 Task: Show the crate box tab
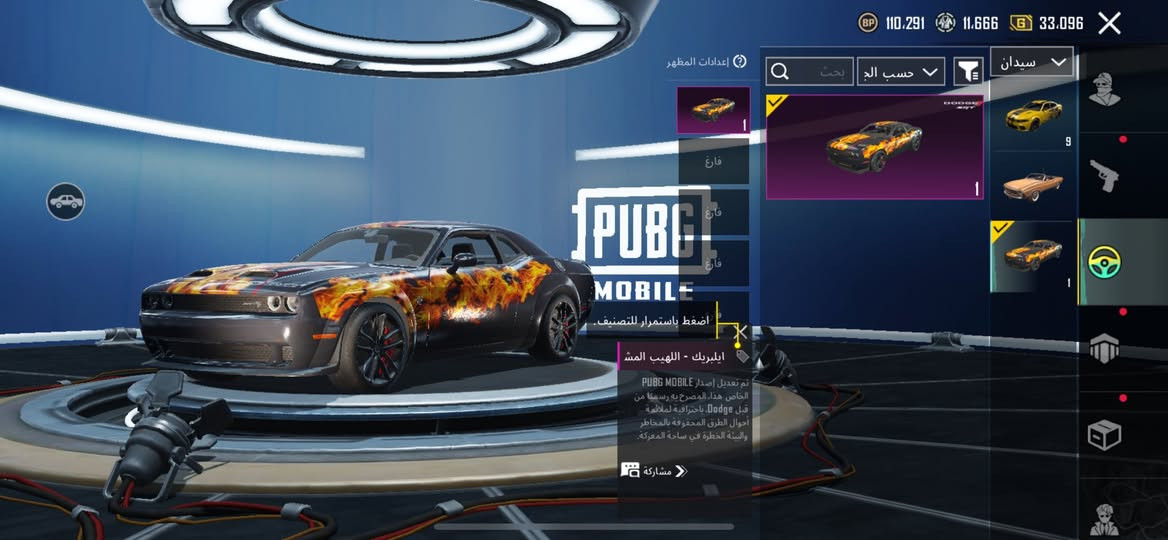1105,434
